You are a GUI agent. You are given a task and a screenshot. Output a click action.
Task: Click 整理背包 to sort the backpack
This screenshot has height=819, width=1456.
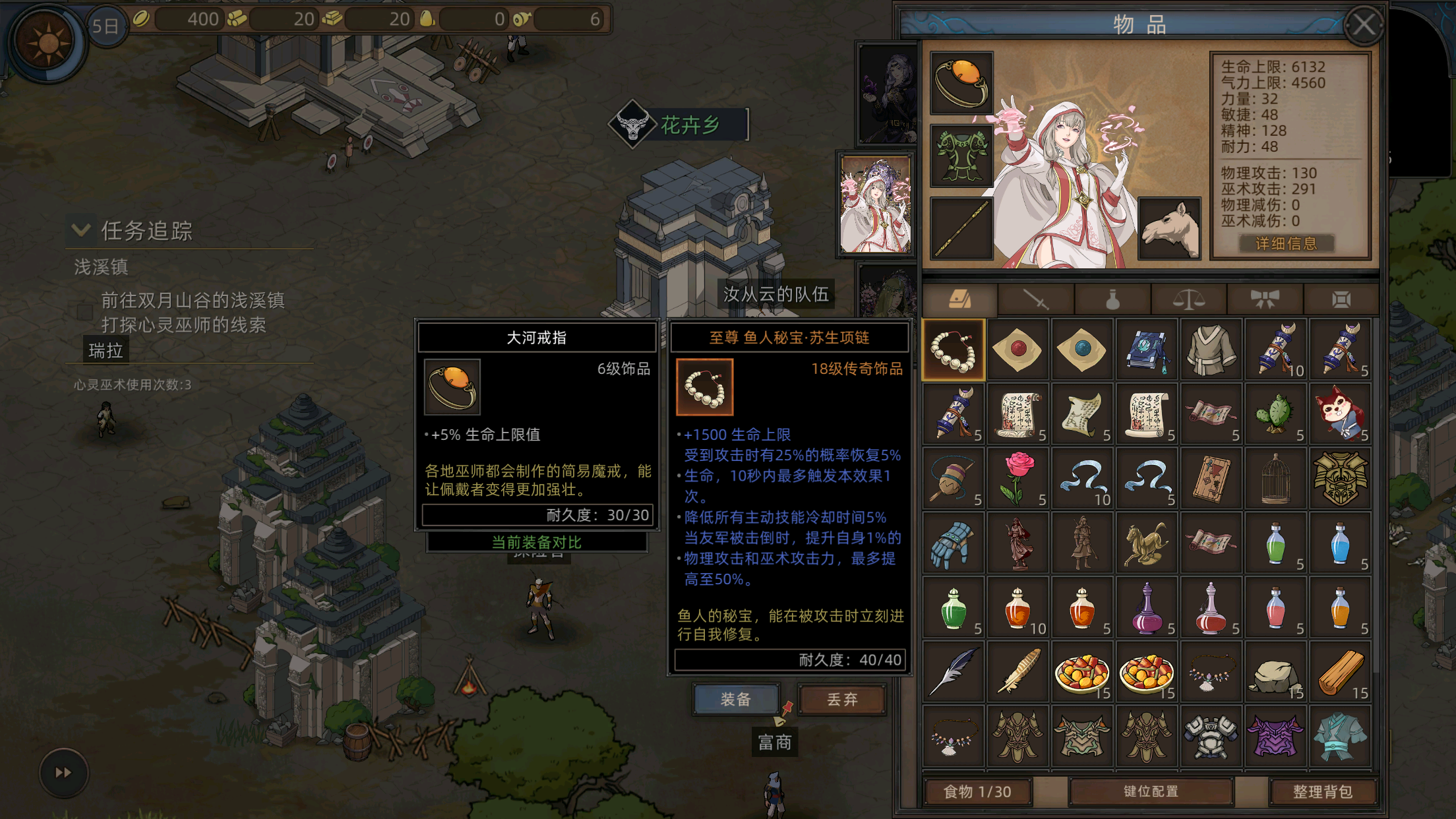click(x=1324, y=791)
